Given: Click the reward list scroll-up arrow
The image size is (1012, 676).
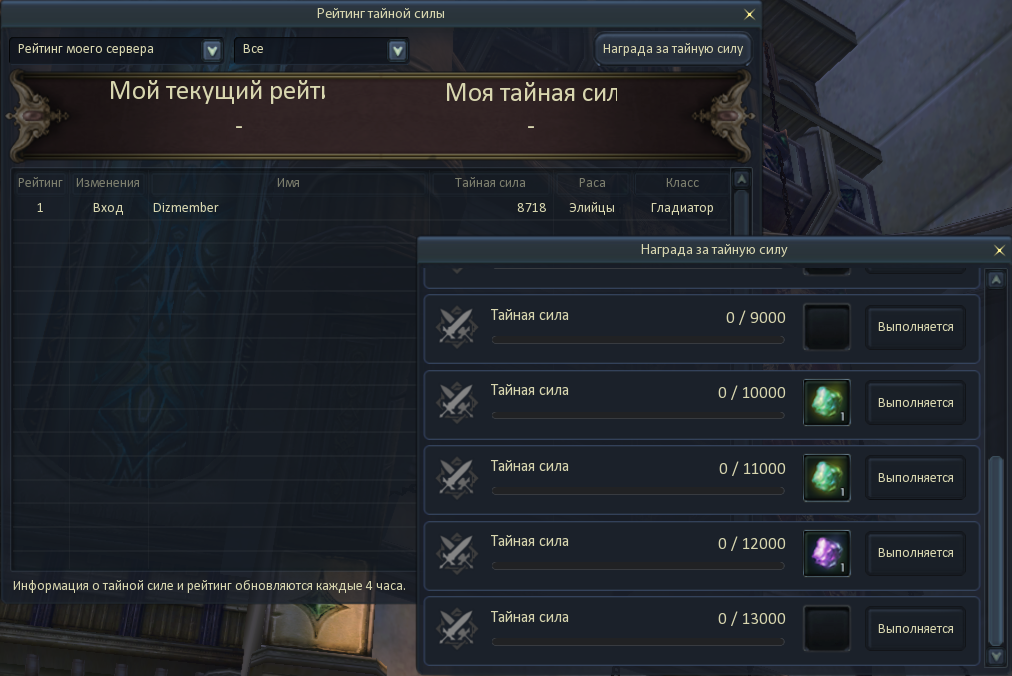Looking at the screenshot, I should pos(995,280).
